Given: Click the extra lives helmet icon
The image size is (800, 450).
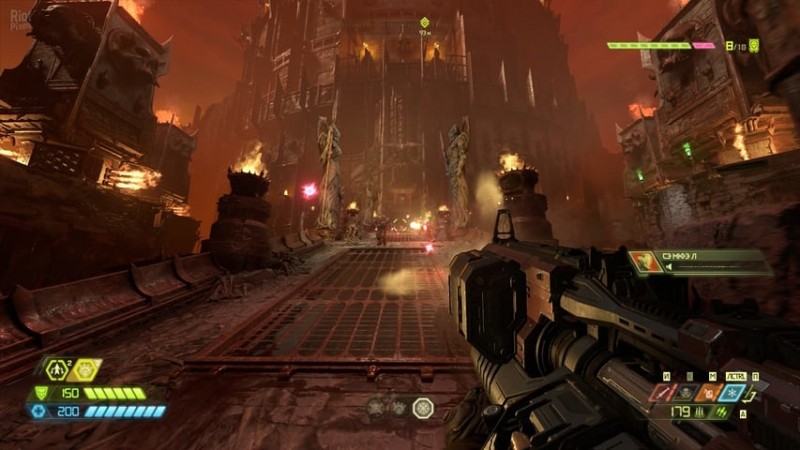Looking at the screenshot, I should click(x=754, y=45).
